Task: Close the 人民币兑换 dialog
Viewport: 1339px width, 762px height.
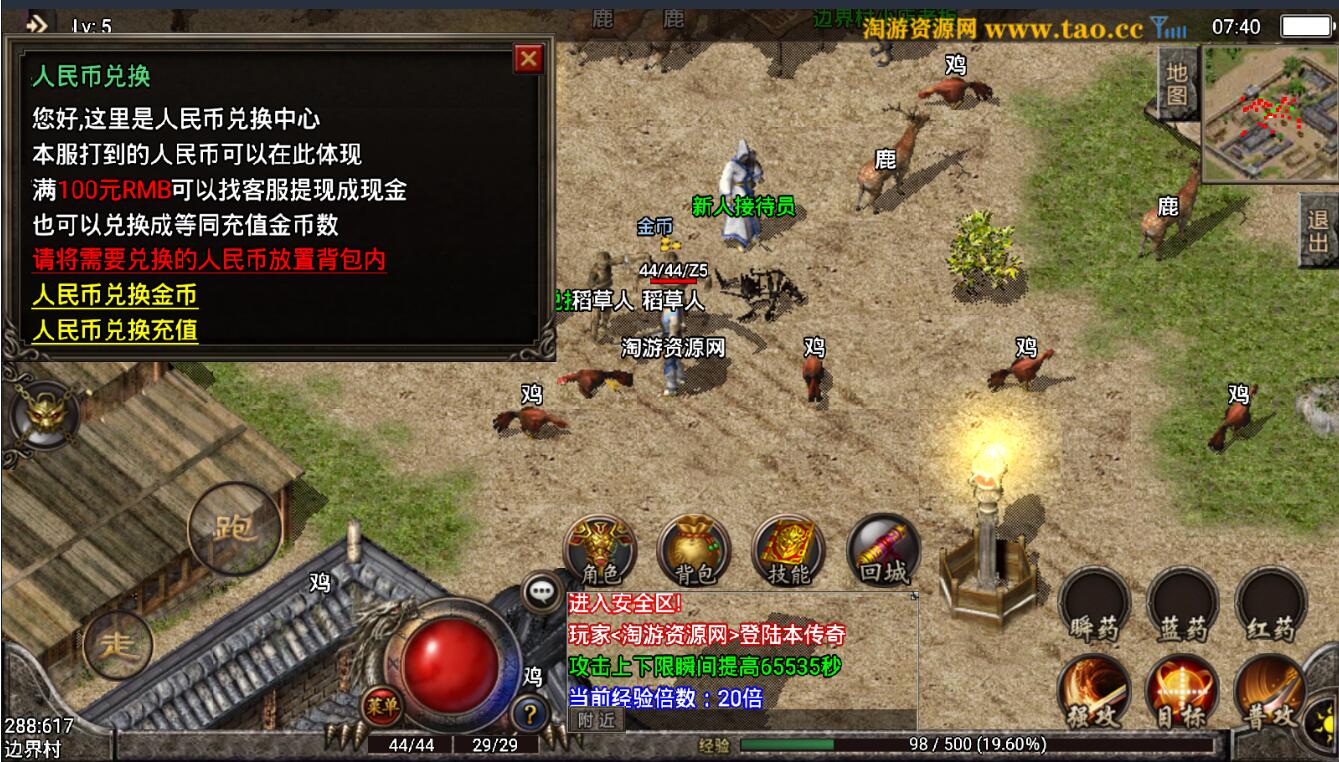Action: point(528,59)
